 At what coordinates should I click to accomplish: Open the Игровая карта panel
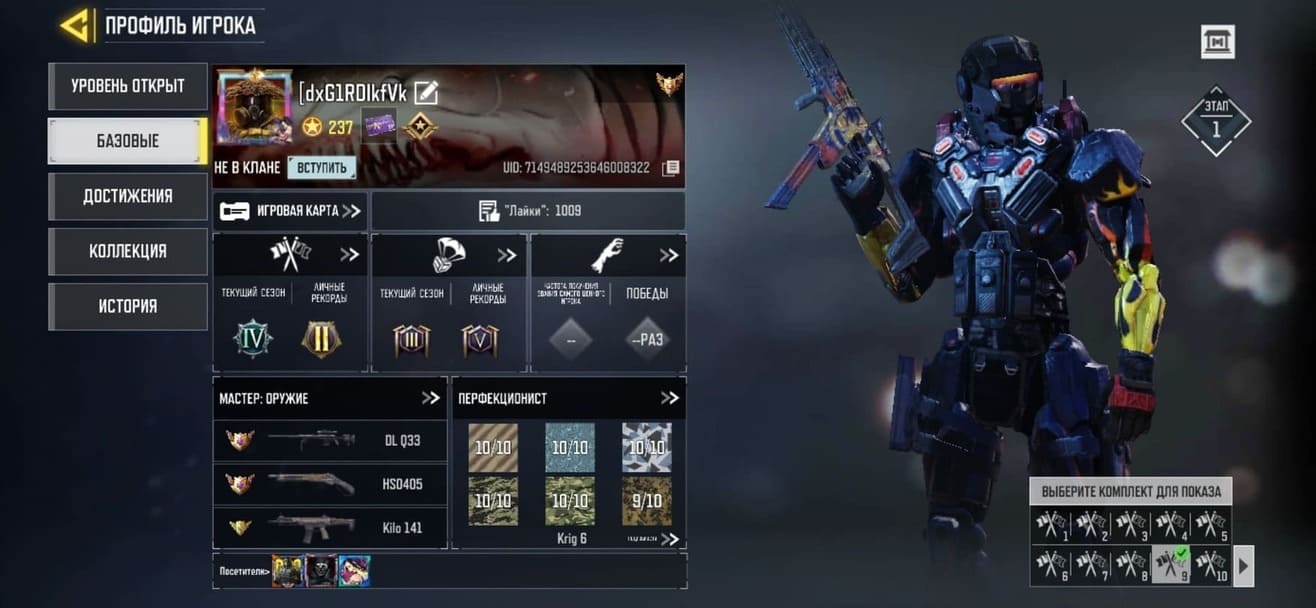[290, 211]
